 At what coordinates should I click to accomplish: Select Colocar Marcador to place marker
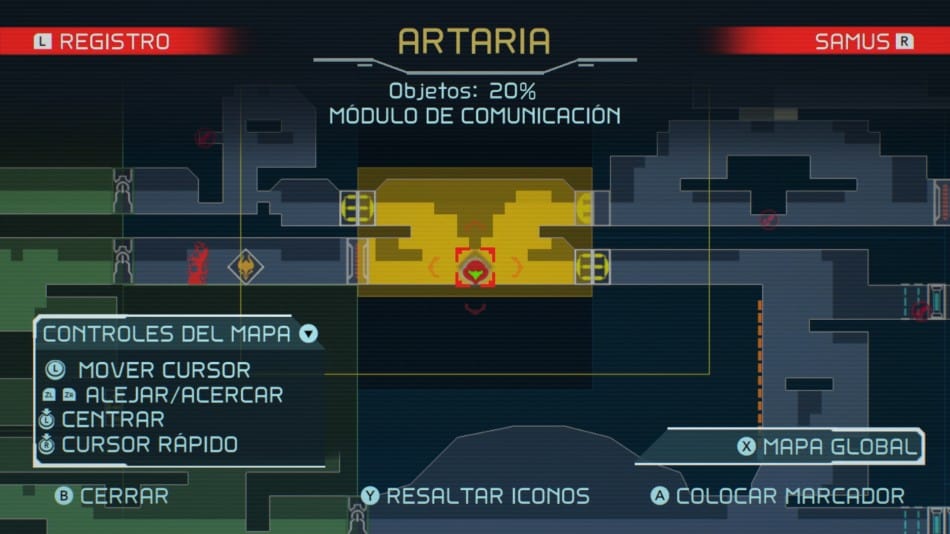[x=778, y=496]
